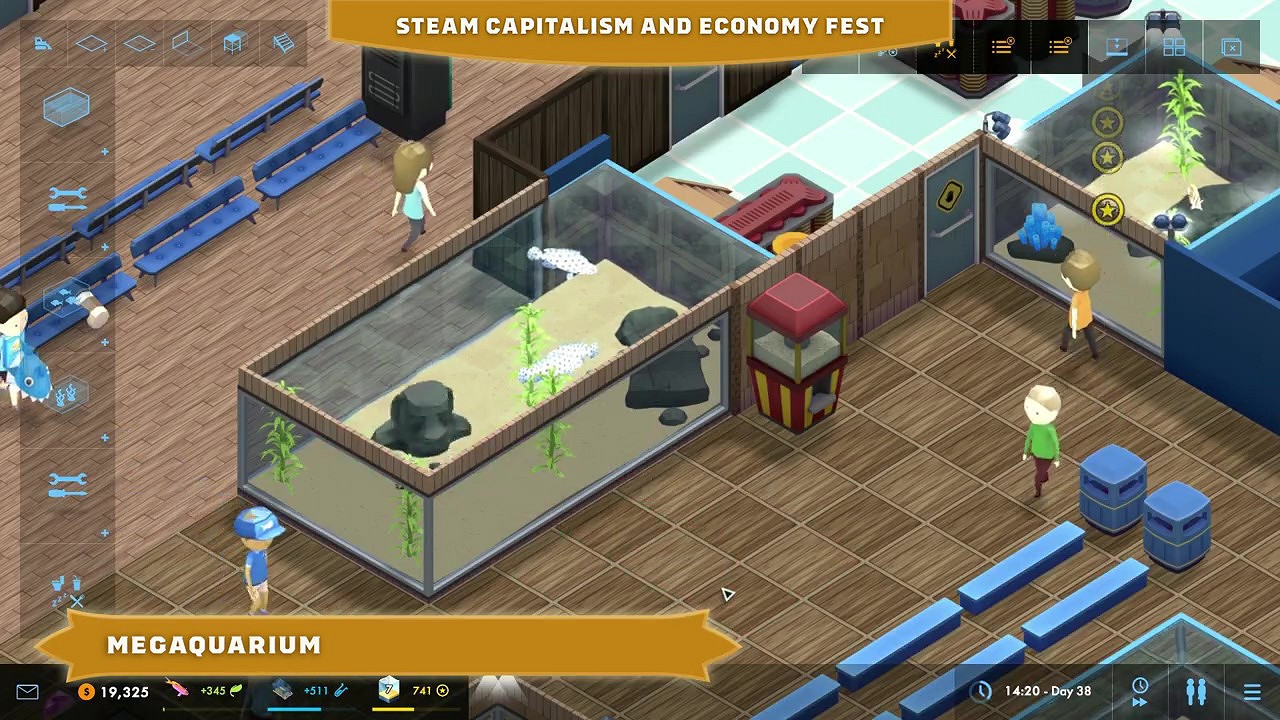This screenshot has height=720, width=1280.
Task: Click the money balance display
Action: [x=110, y=690]
